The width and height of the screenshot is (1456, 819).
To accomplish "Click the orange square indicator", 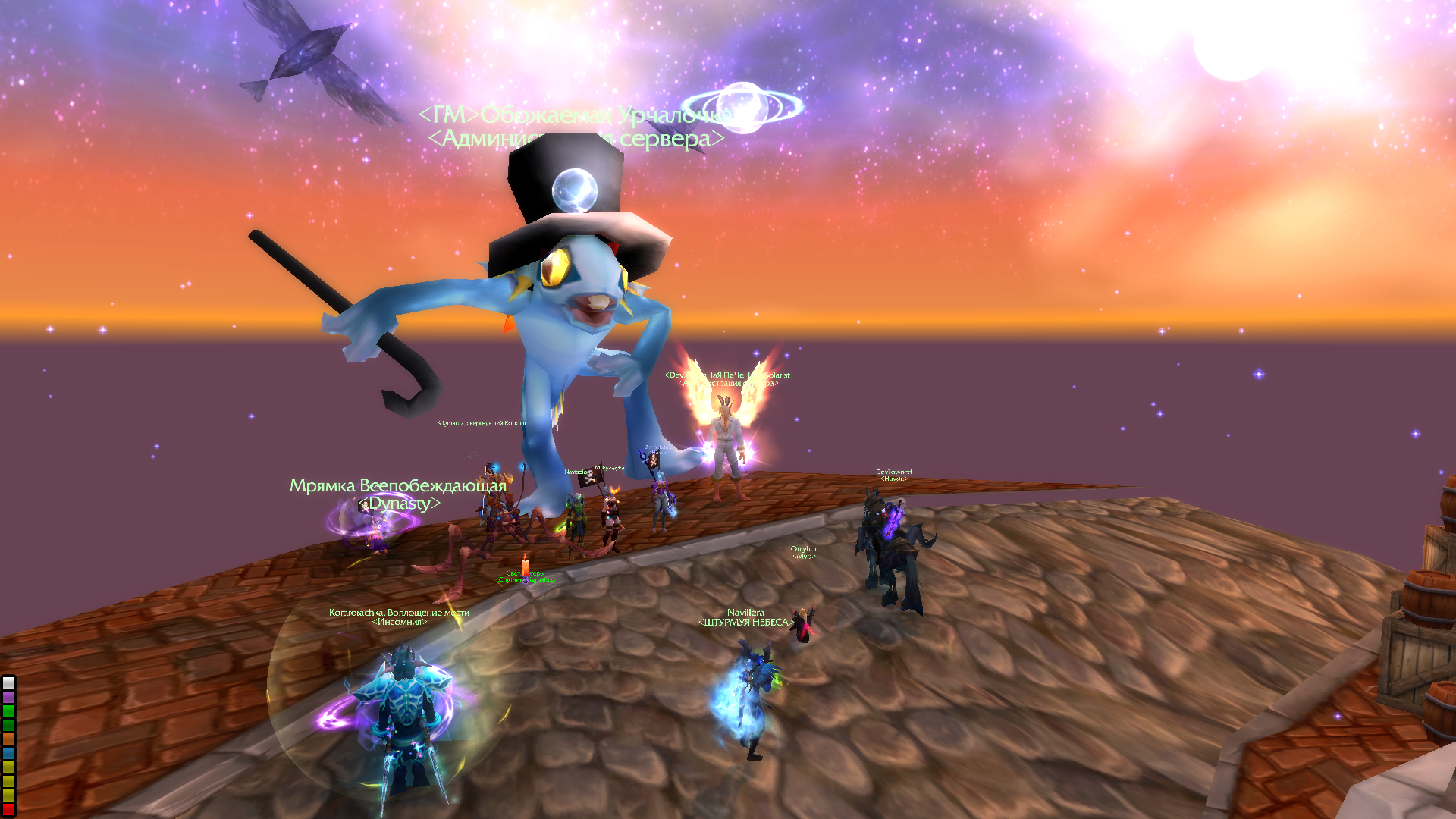I will coord(8,739).
